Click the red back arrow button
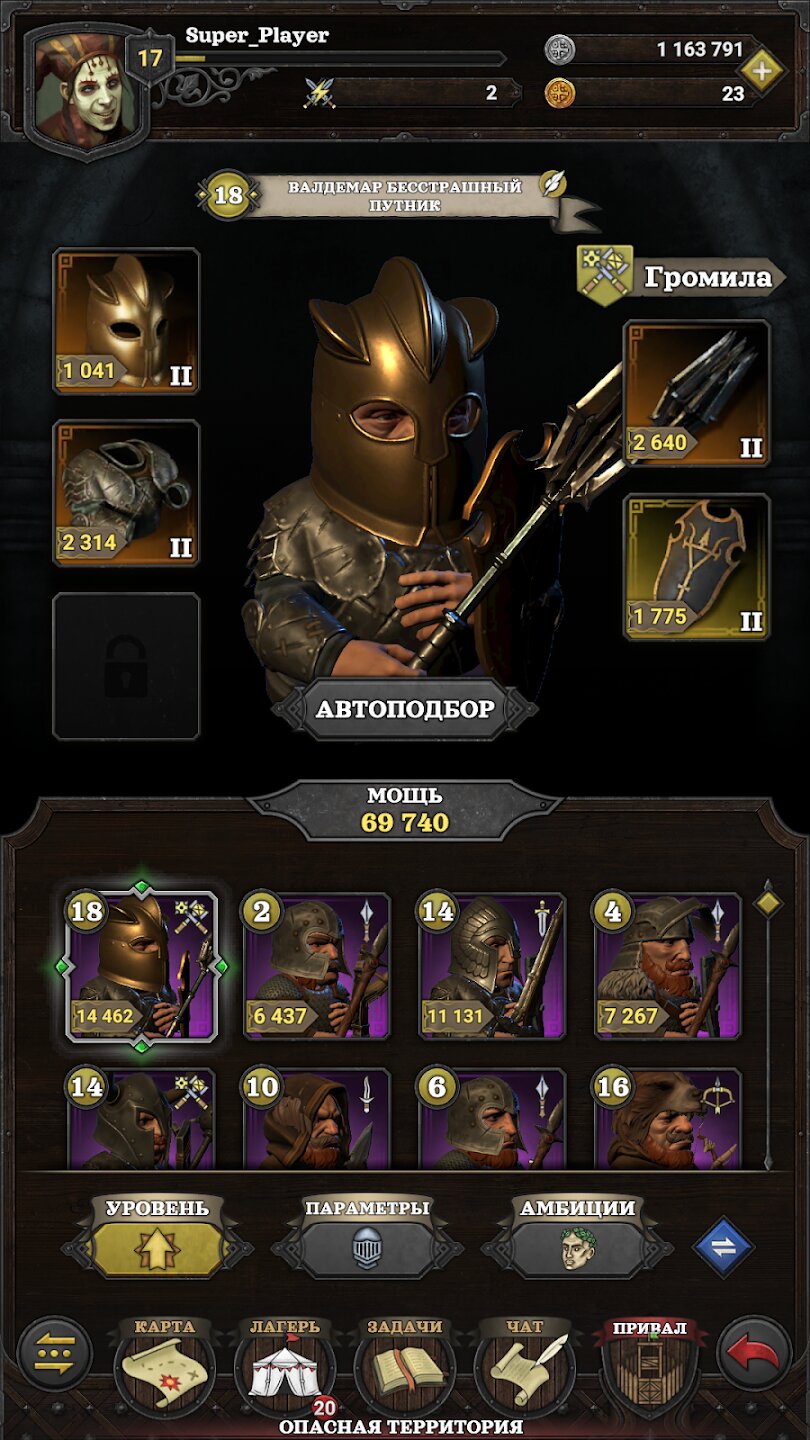Screen dimensions: 810x1440 pos(753,1354)
